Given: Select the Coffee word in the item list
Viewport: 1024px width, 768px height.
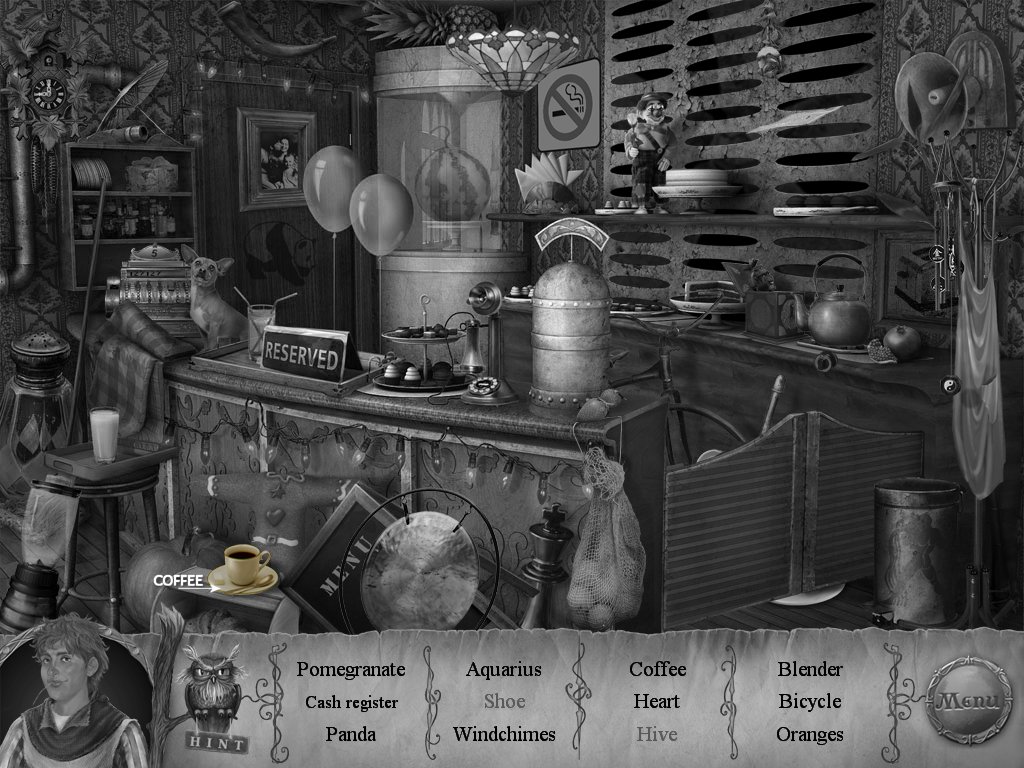Looking at the screenshot, I should (656, 669).
